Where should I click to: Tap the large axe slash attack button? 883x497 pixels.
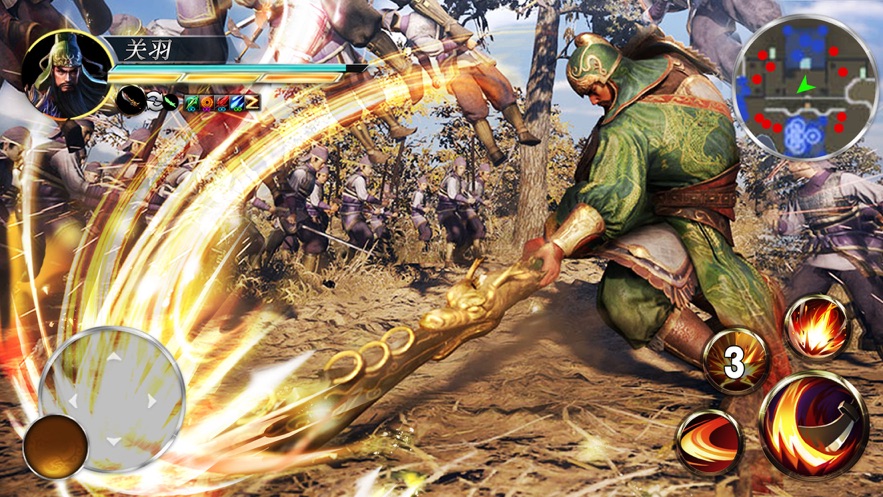[812, 423]
